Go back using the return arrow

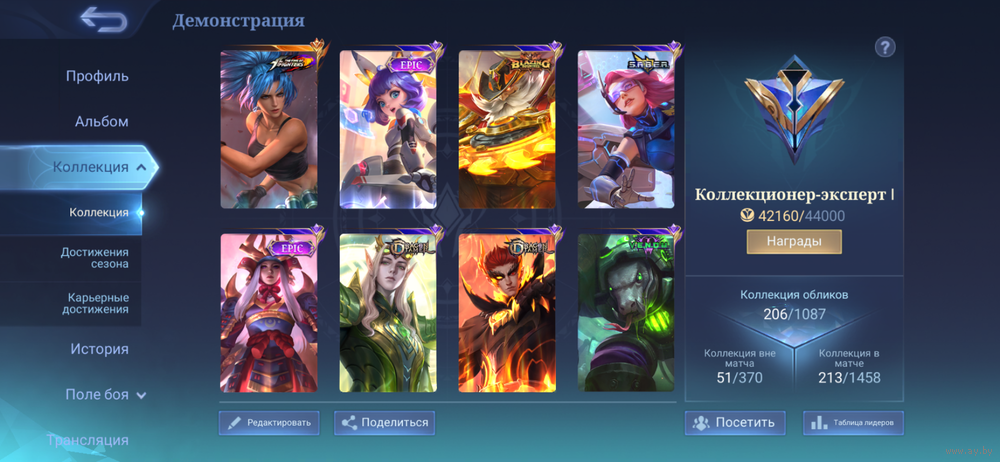(104, 19)
